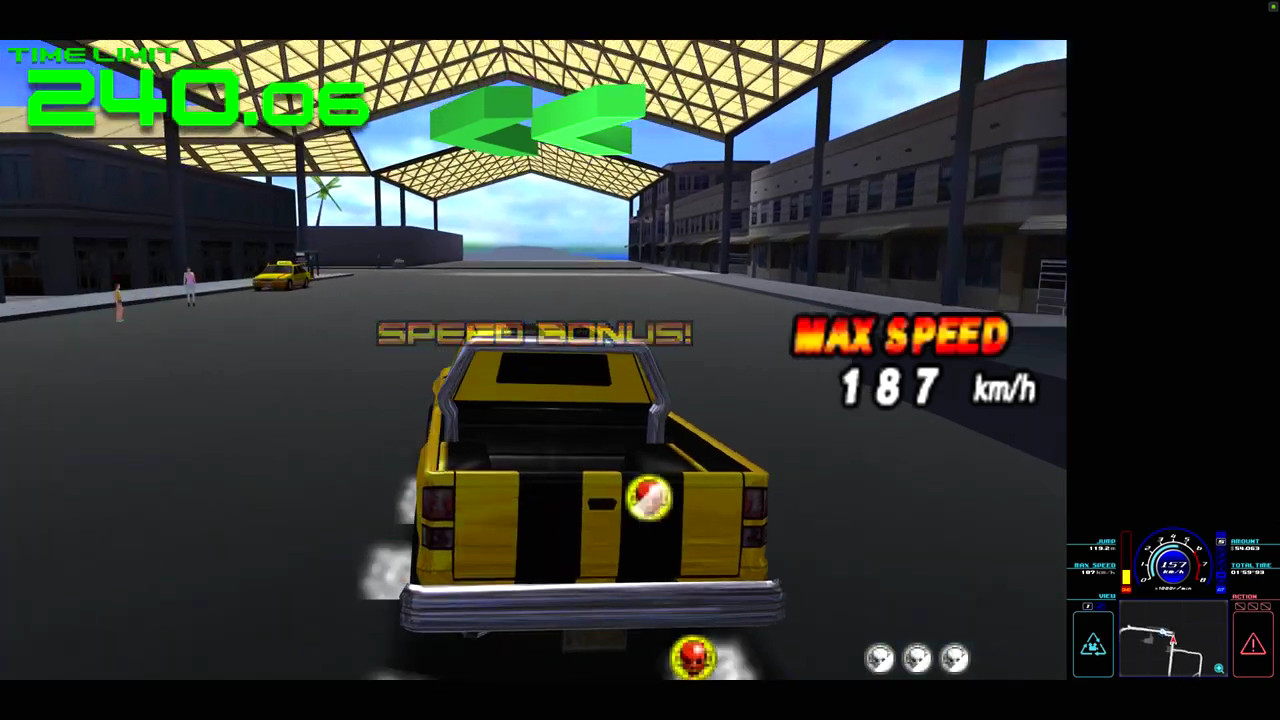
Task: Click the magnifier zoom icon on the minimap
Action: [x=1219, y=669]
